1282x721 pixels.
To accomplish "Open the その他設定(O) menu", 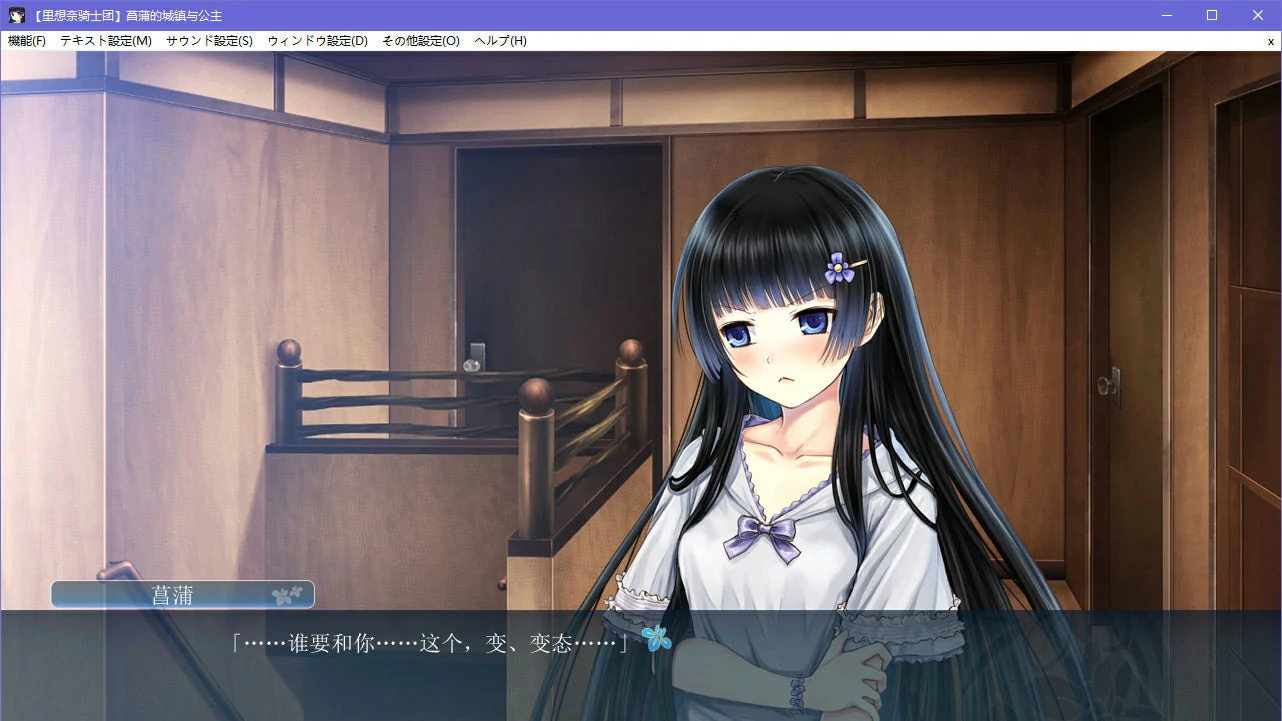I will point(421,41).
